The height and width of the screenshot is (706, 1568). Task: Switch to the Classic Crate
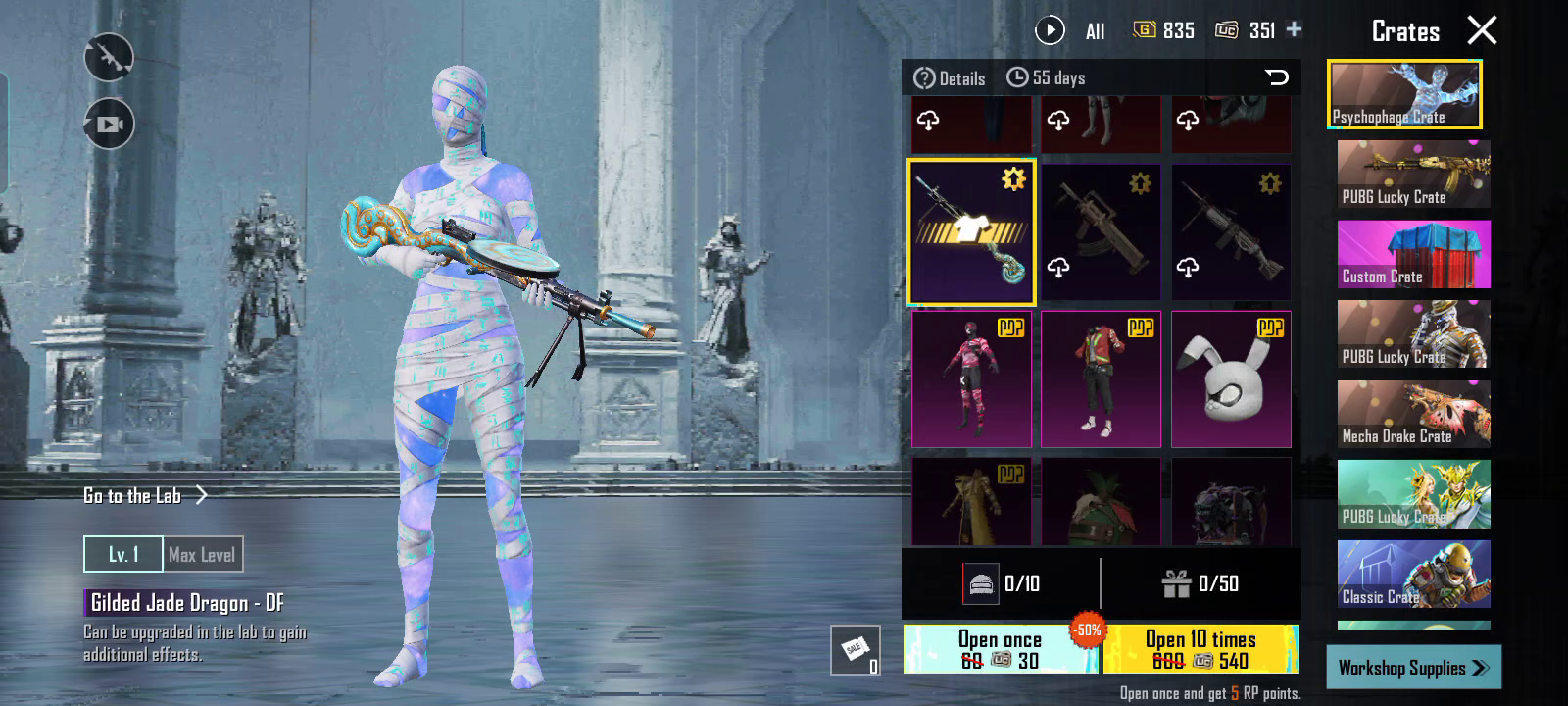1413,574
